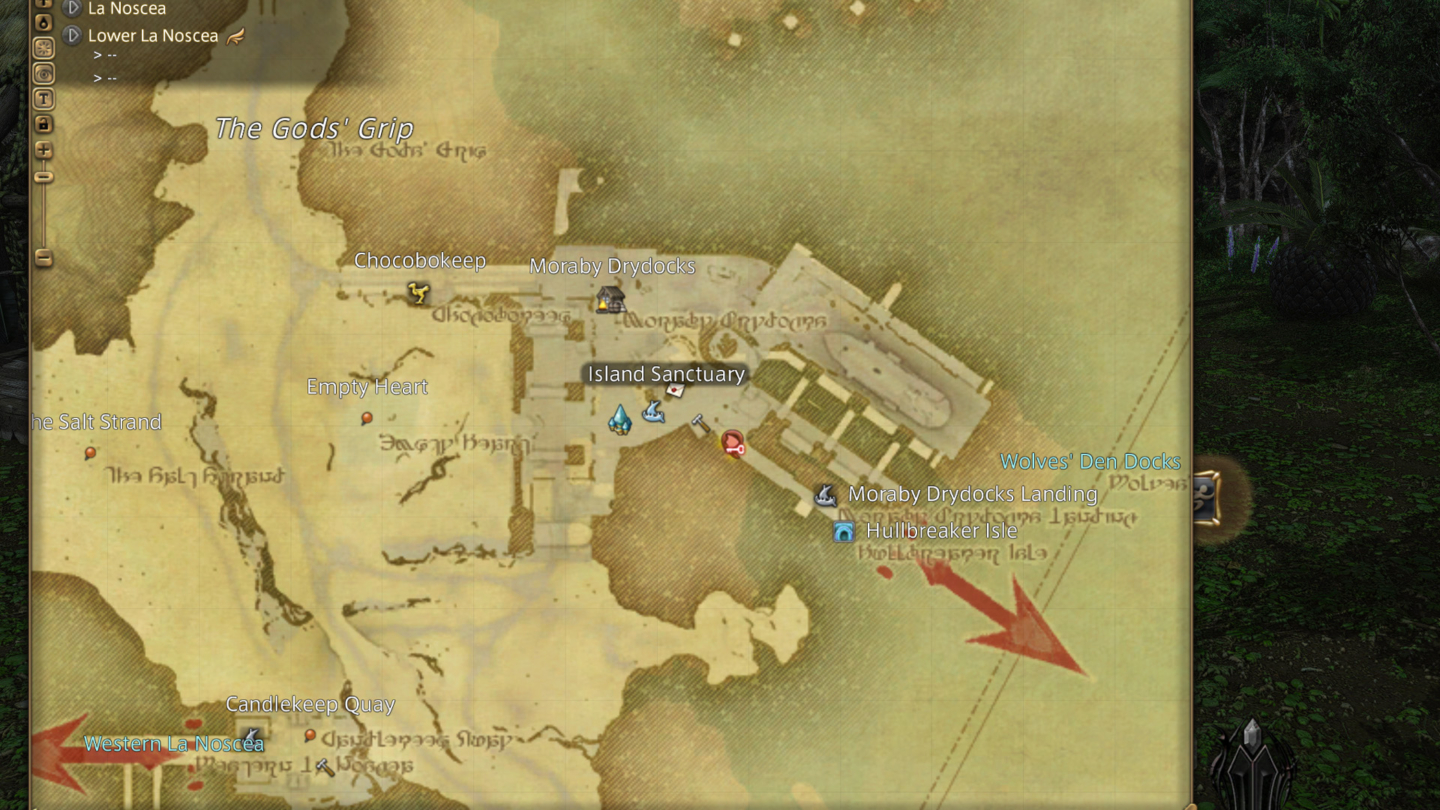Click the water droplet icon in the sidebar

(x=43, y=20)
